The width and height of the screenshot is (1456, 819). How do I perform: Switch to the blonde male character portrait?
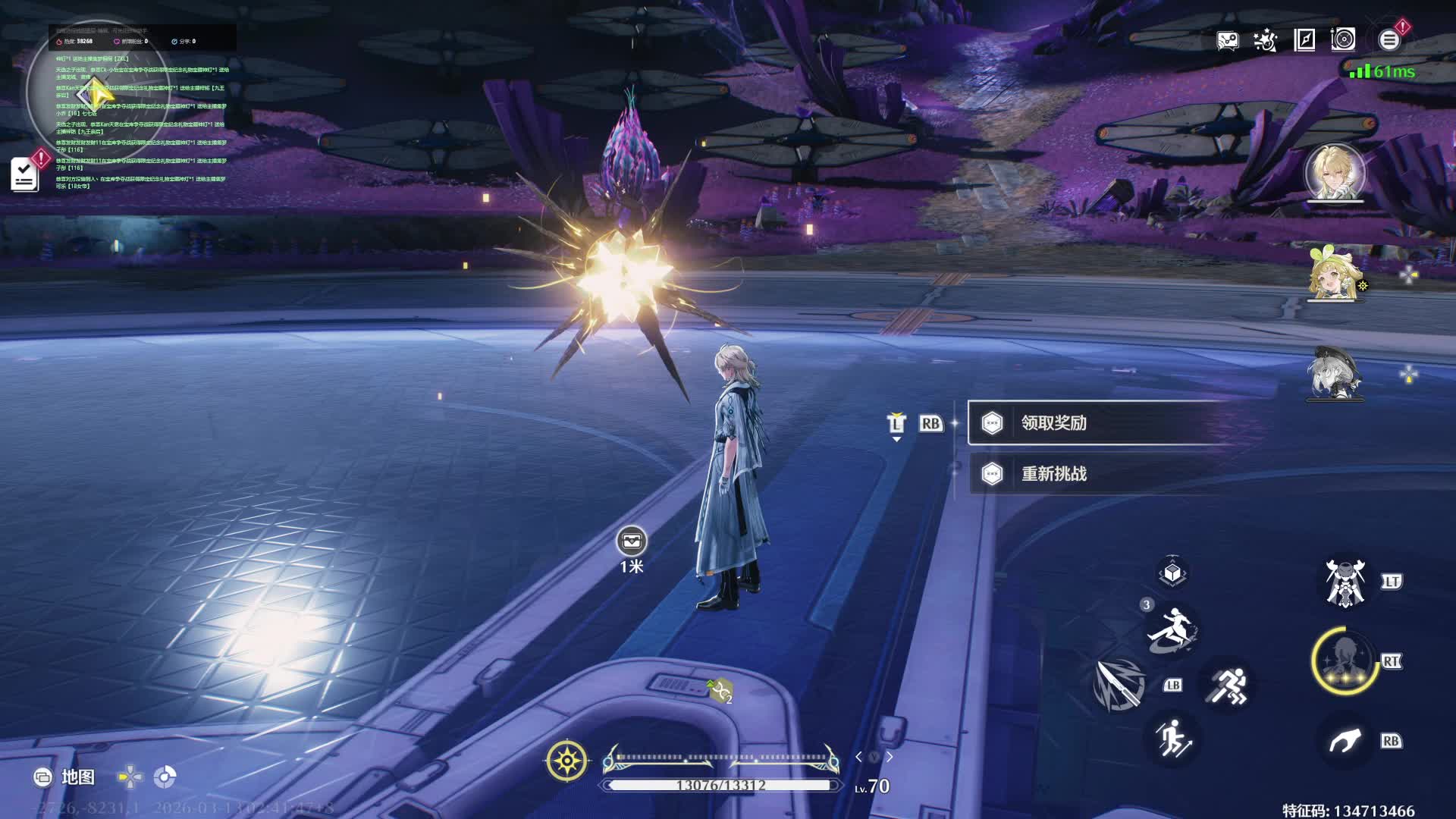point(1335,173)
